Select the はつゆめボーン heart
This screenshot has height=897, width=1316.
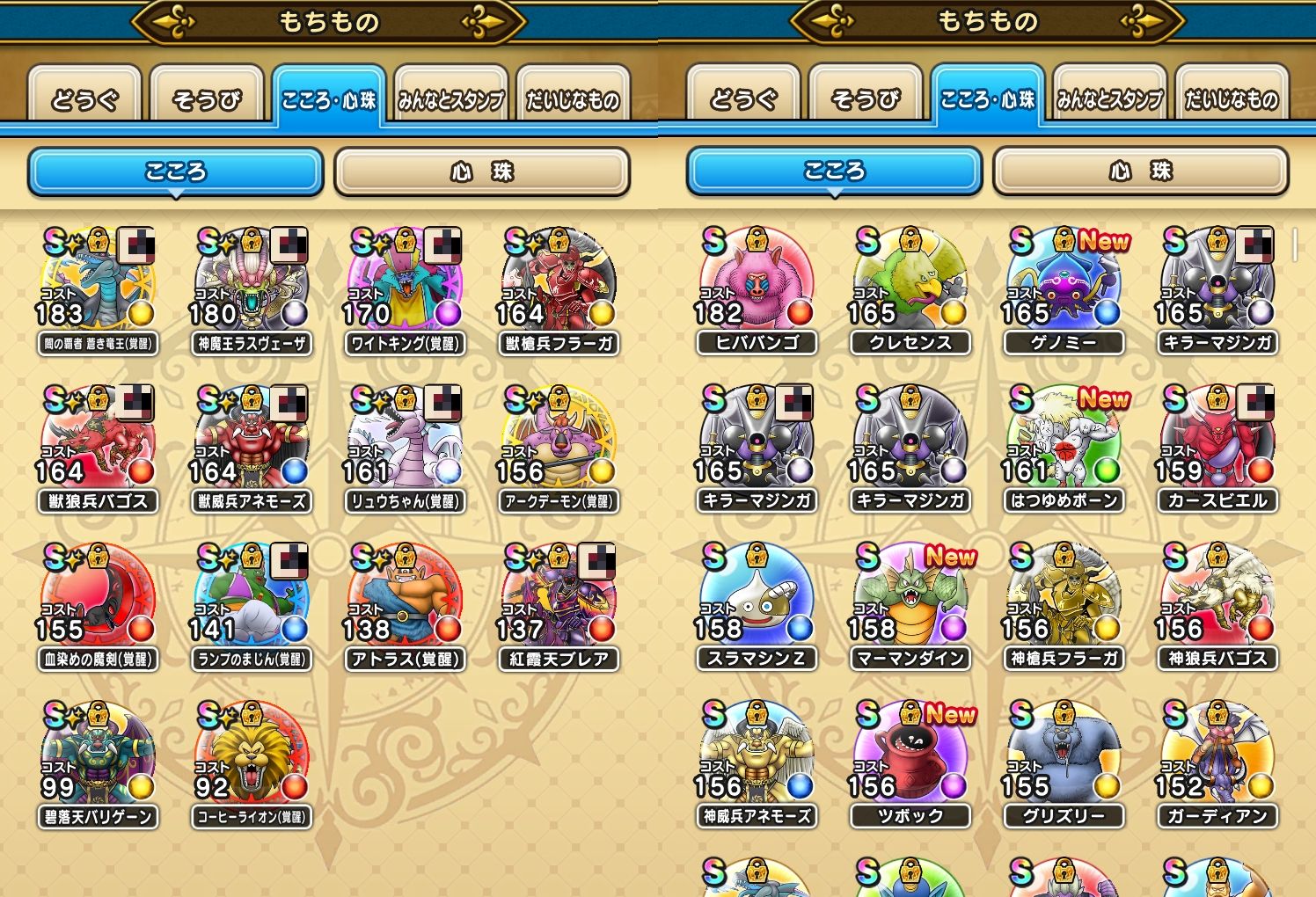point(1064,440)
